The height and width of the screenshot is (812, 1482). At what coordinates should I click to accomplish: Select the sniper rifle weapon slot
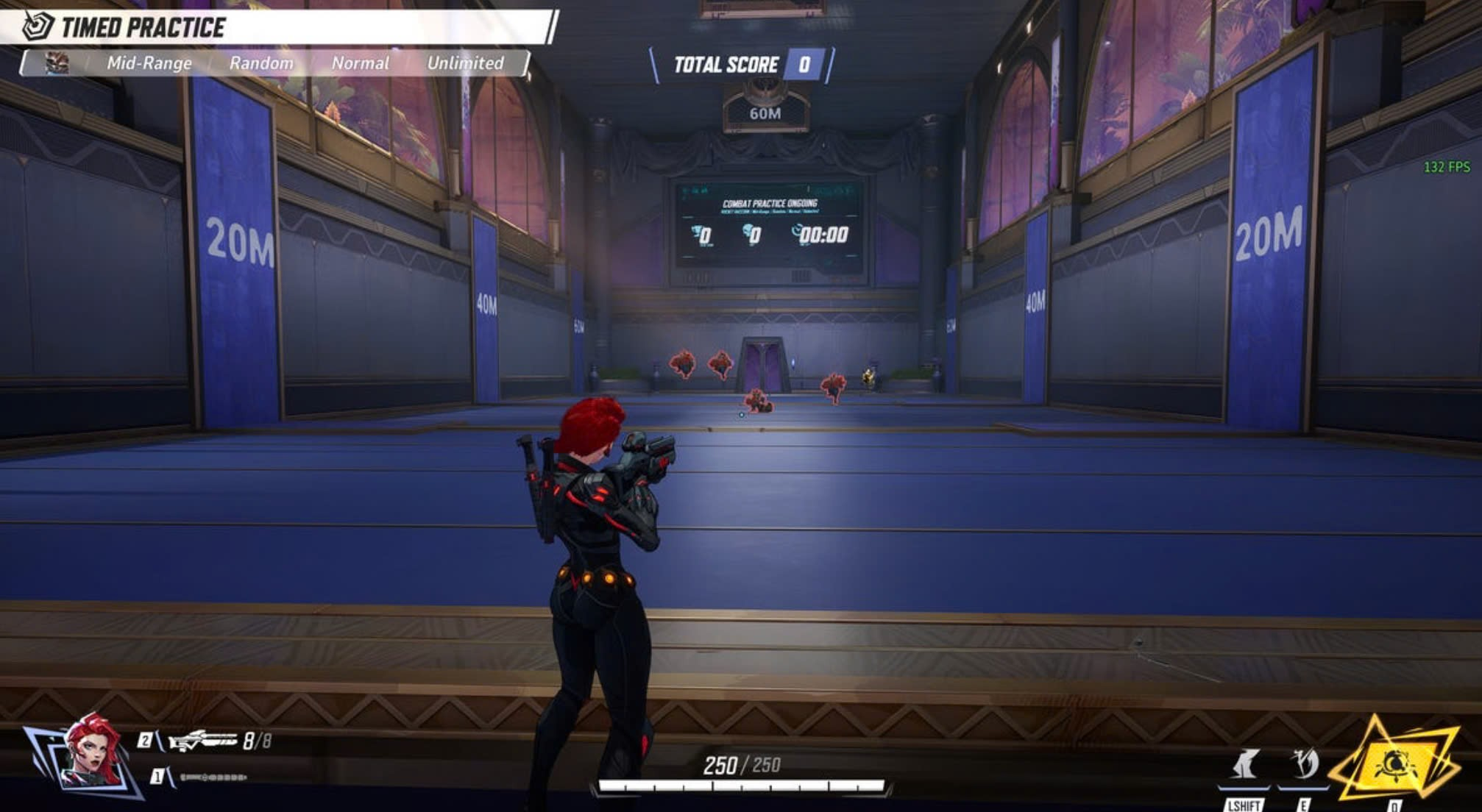click(x=203, y=741)
